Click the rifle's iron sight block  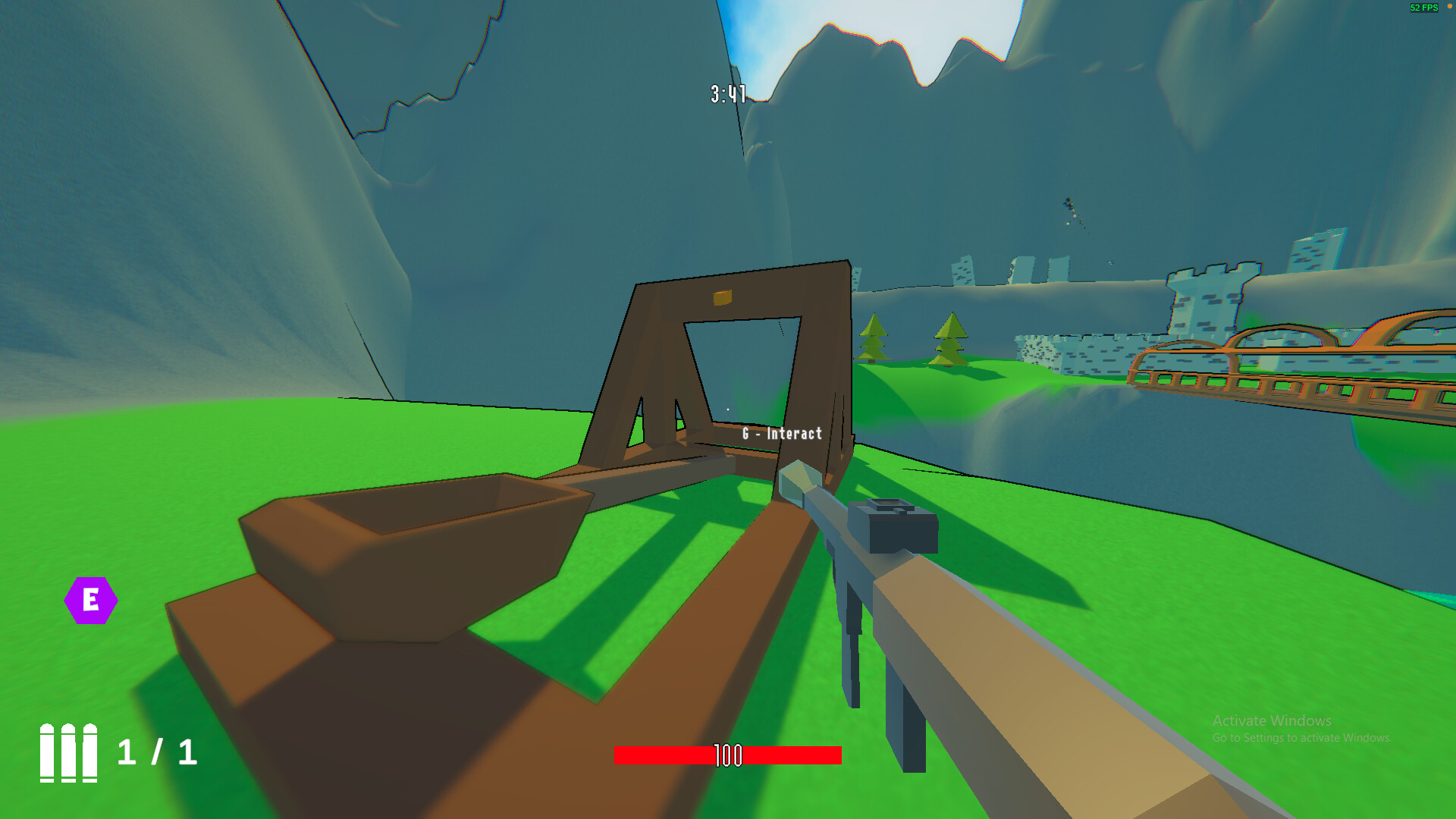pos(895,527)
